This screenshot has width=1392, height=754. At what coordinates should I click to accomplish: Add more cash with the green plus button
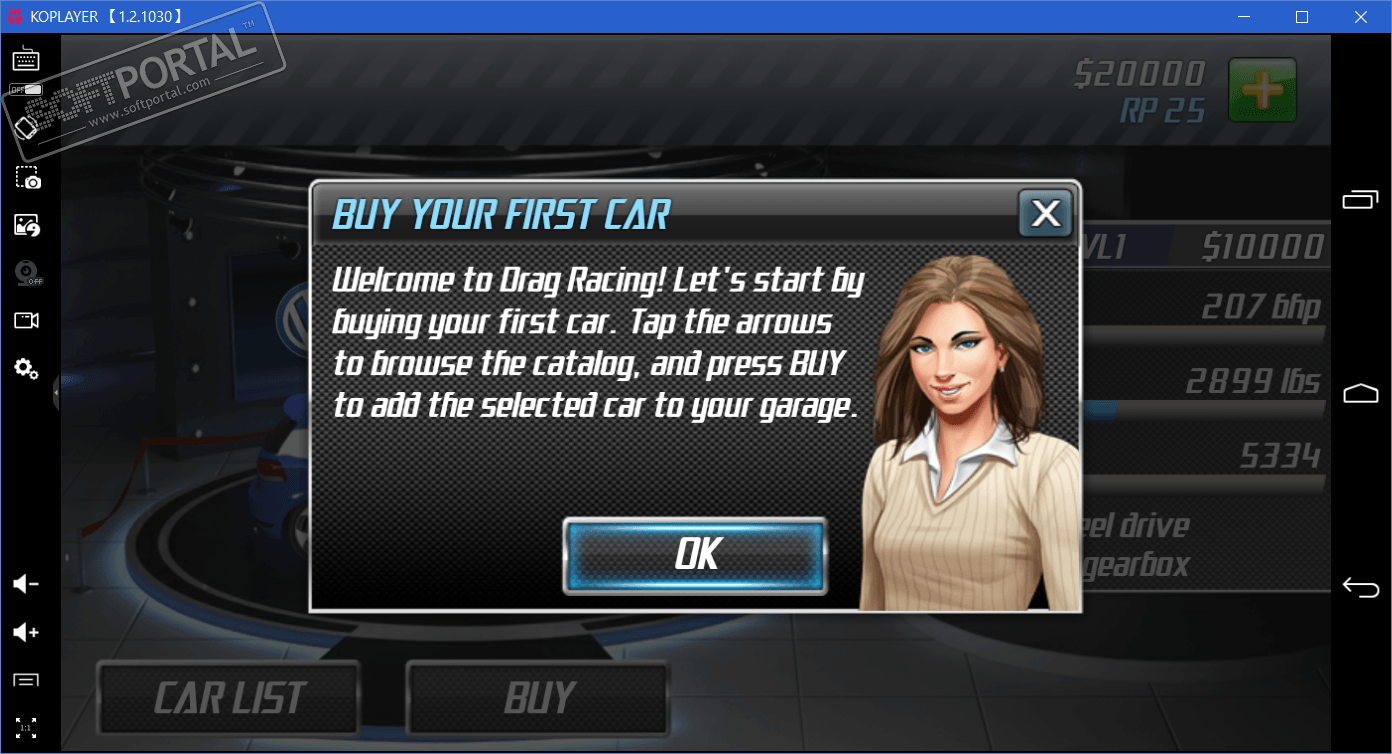1262,90
